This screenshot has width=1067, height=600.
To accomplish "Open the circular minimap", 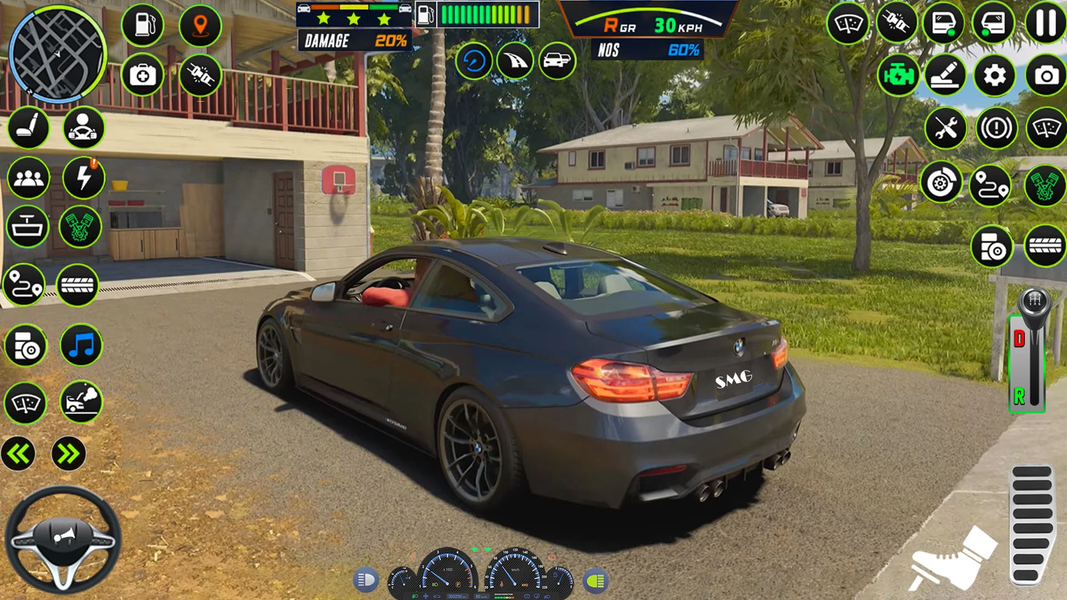I will pos(57,54).
